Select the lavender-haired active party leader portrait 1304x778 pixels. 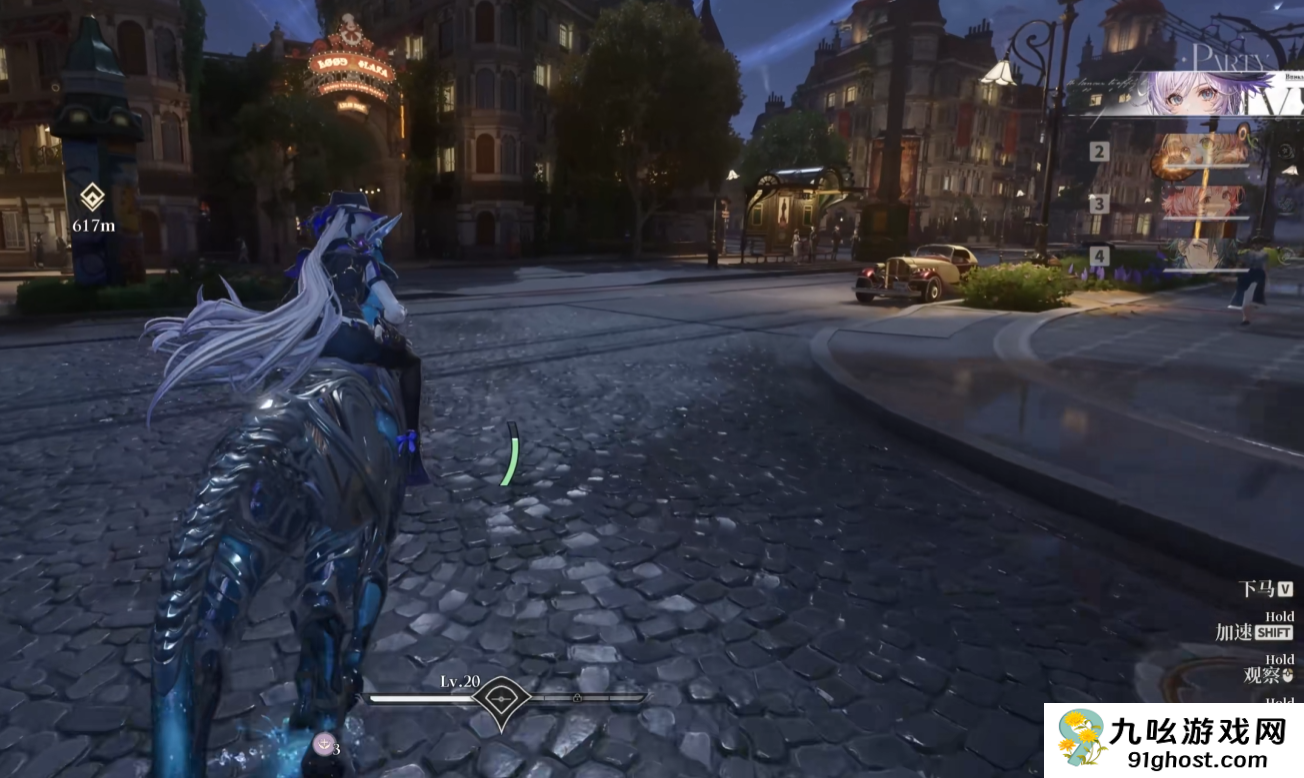pos(1185,94)
